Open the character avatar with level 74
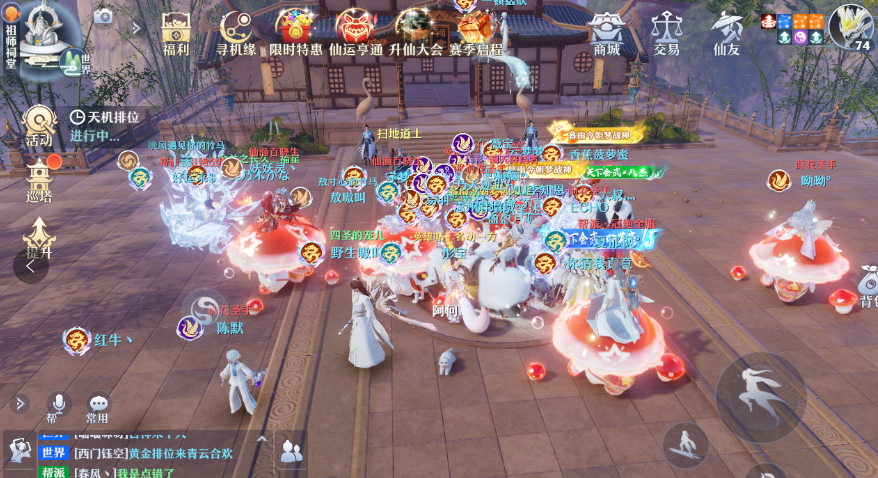The width and height of the screenshot is (878, 478). [x=850, y=26]
